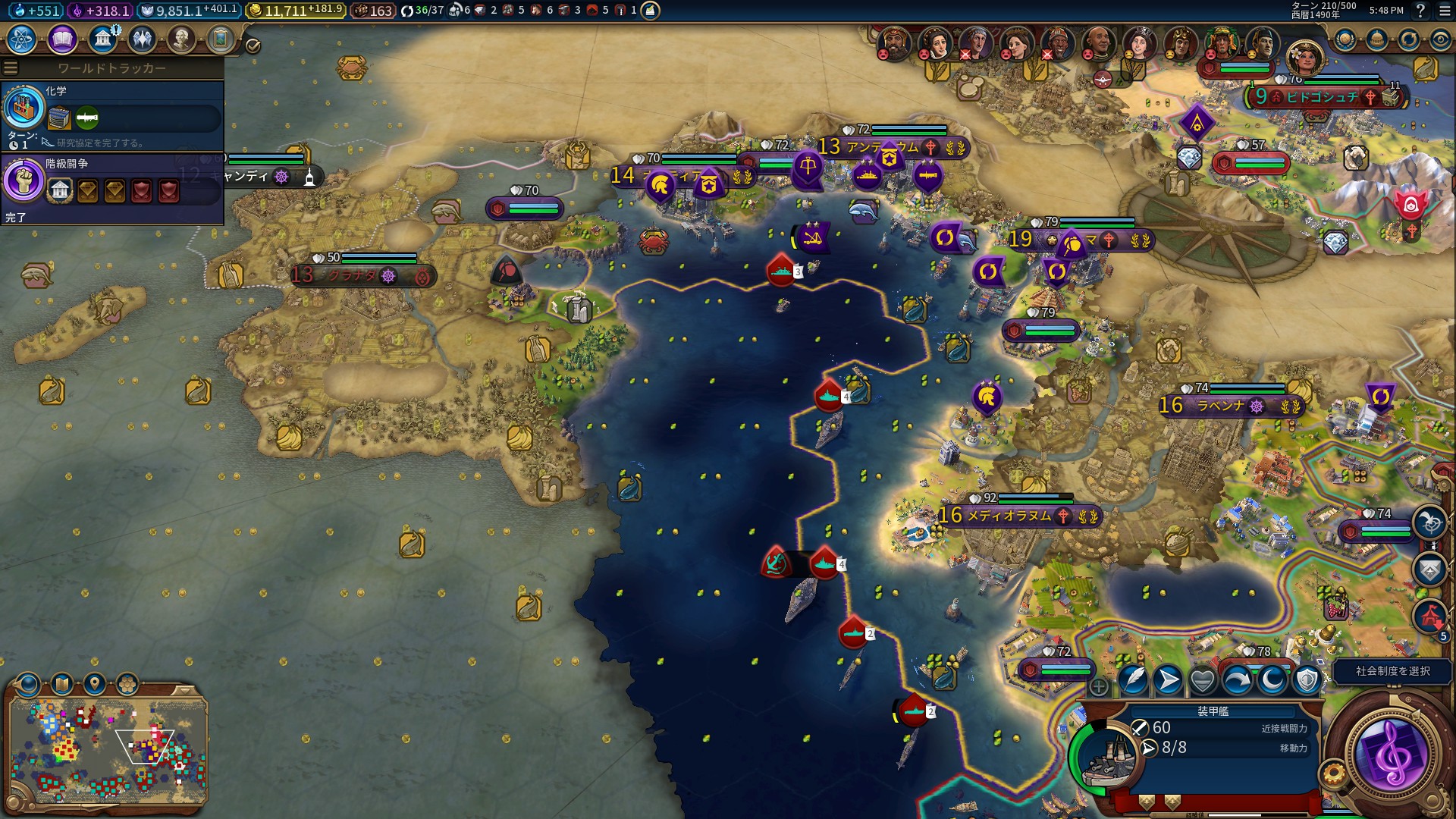Viewport: 1456px width, 819px height.
Task: Activate the battleship's feather promotion action
Action: (x=1133, y=680)
